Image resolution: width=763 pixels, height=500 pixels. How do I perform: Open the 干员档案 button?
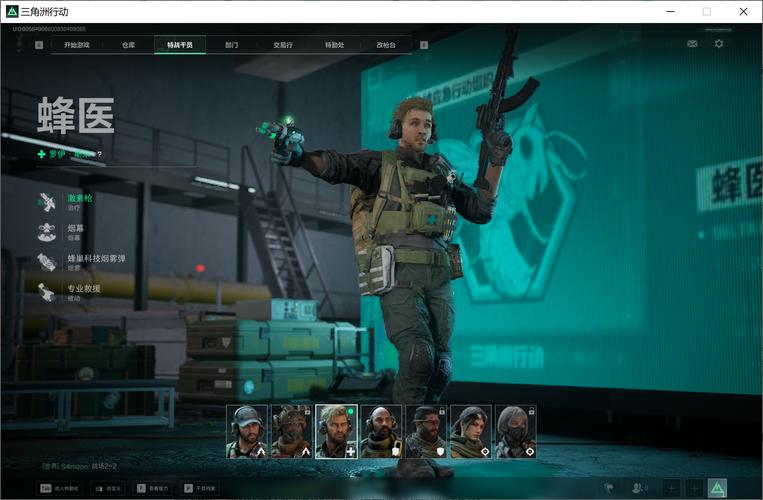(x=199, y=488)
